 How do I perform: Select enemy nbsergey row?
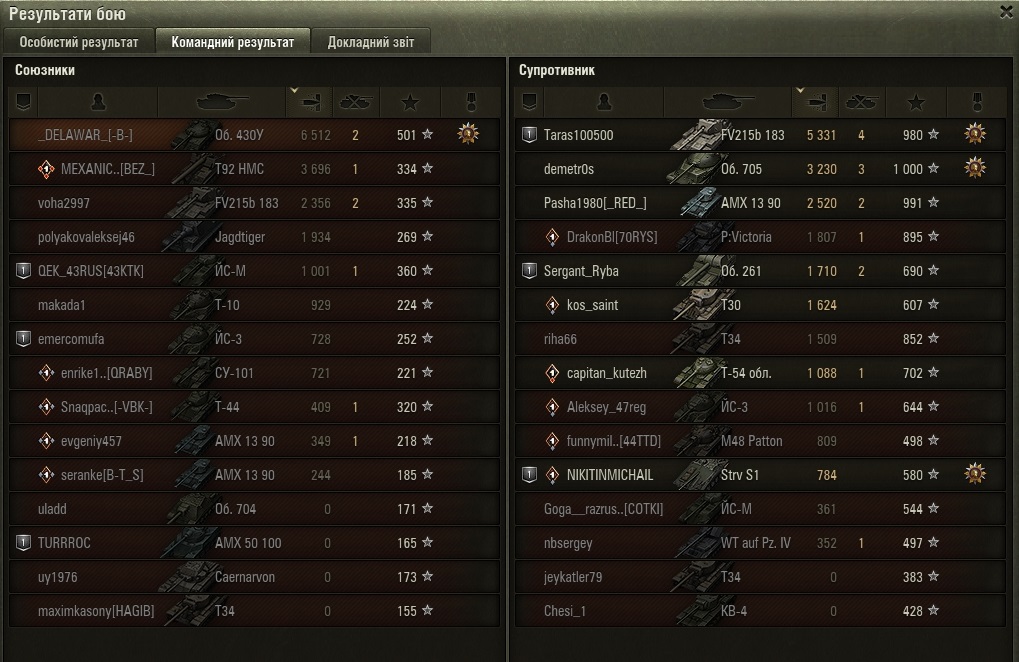tap(568, 543)
